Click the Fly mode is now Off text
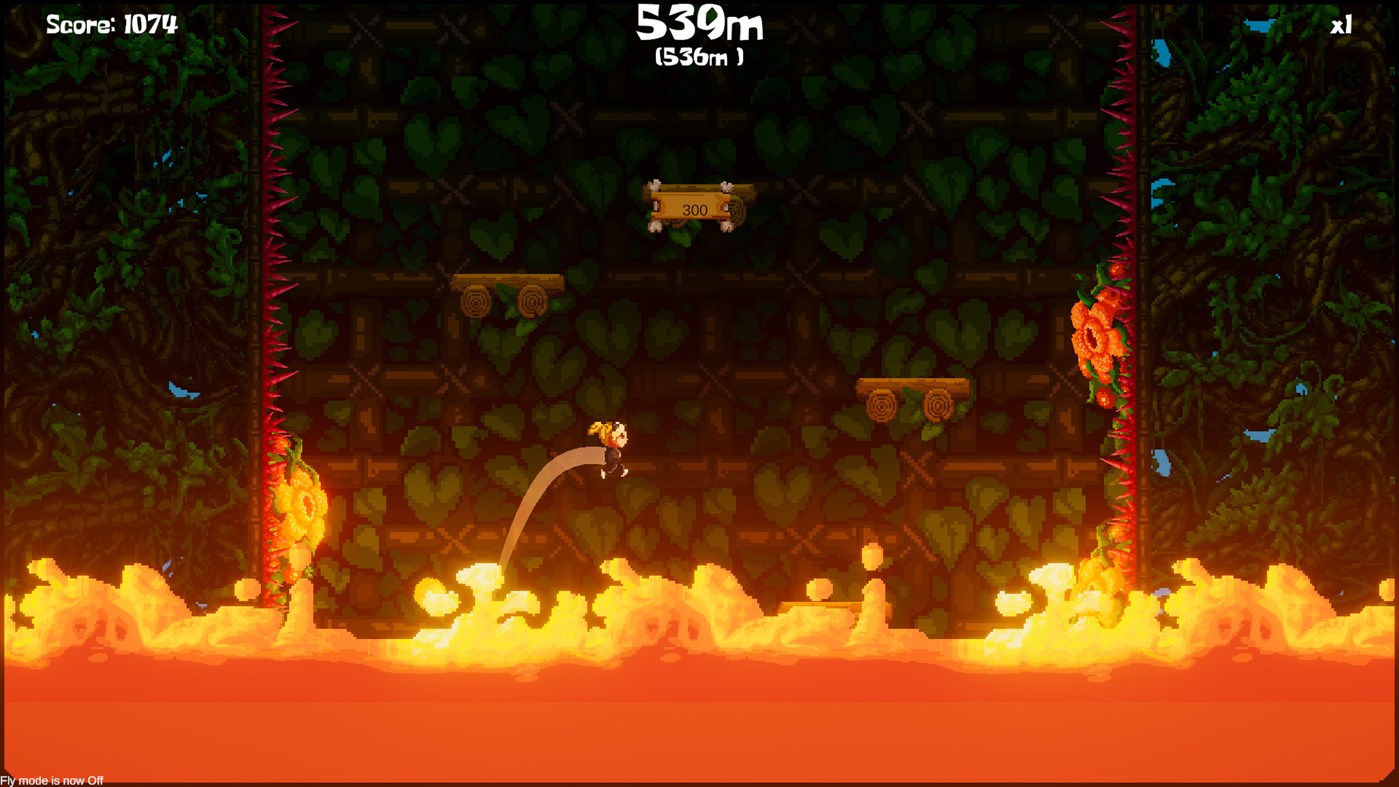The image size is (1399, 787). (51, 779)
